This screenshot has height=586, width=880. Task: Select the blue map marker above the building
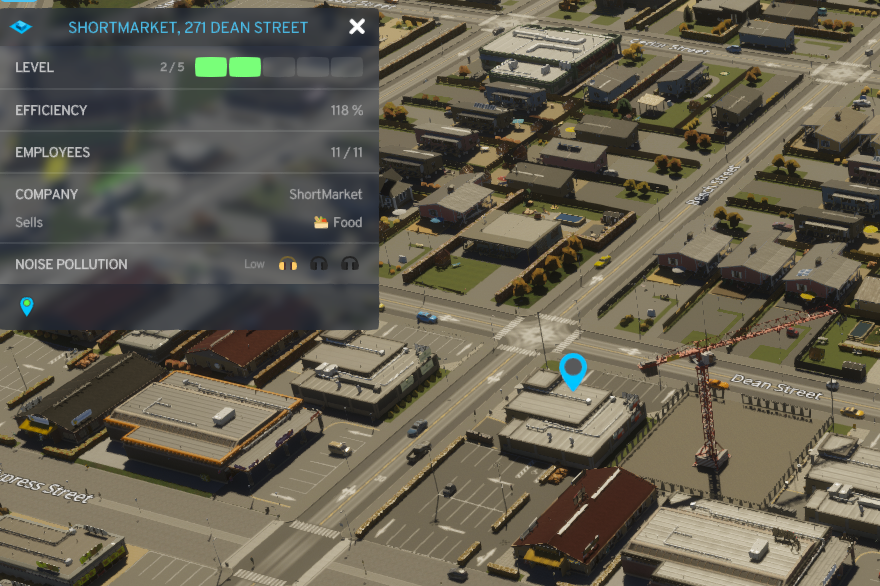pyautogui.click(x=572, y=370)
